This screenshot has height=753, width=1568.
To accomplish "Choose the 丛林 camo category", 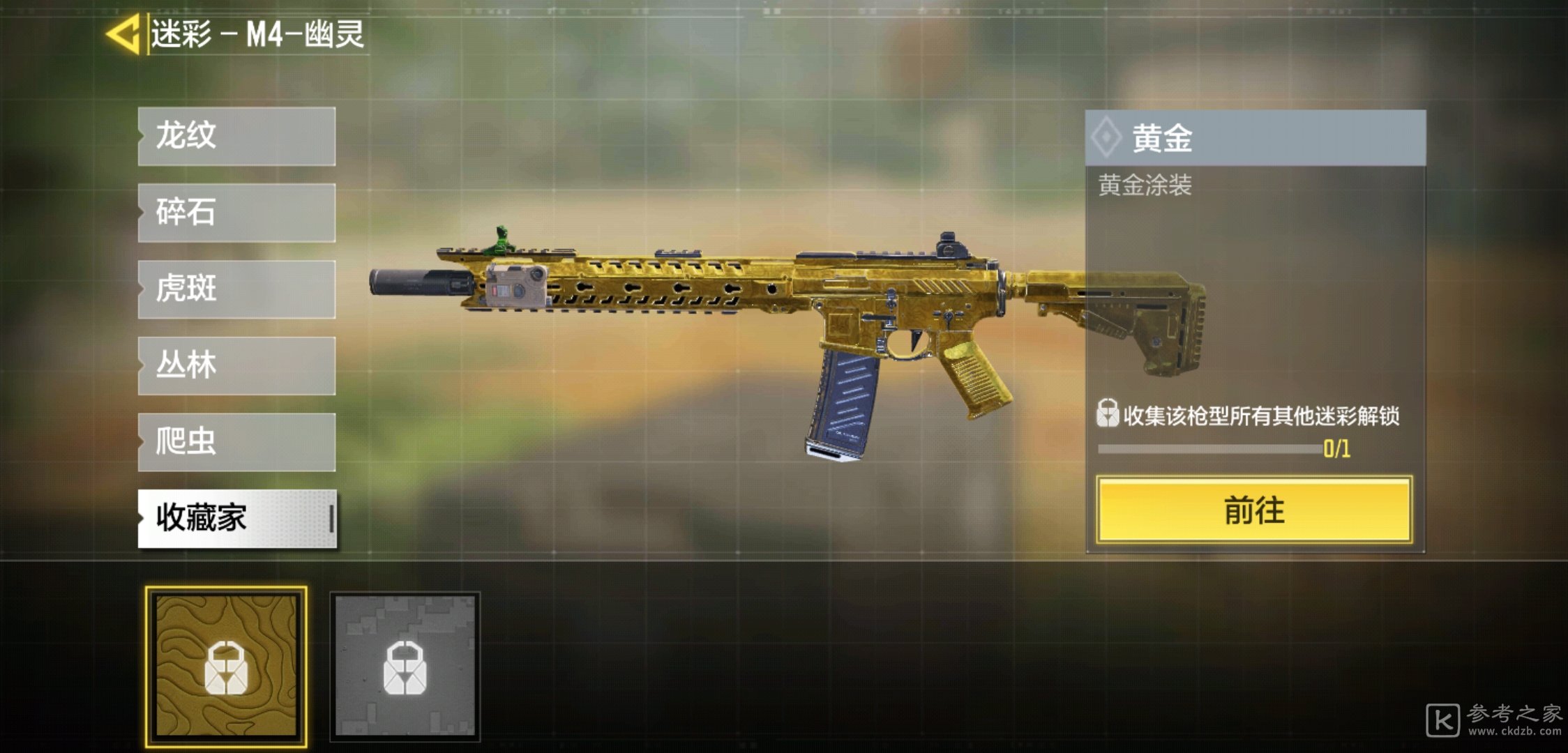I will tap(236, 366).
